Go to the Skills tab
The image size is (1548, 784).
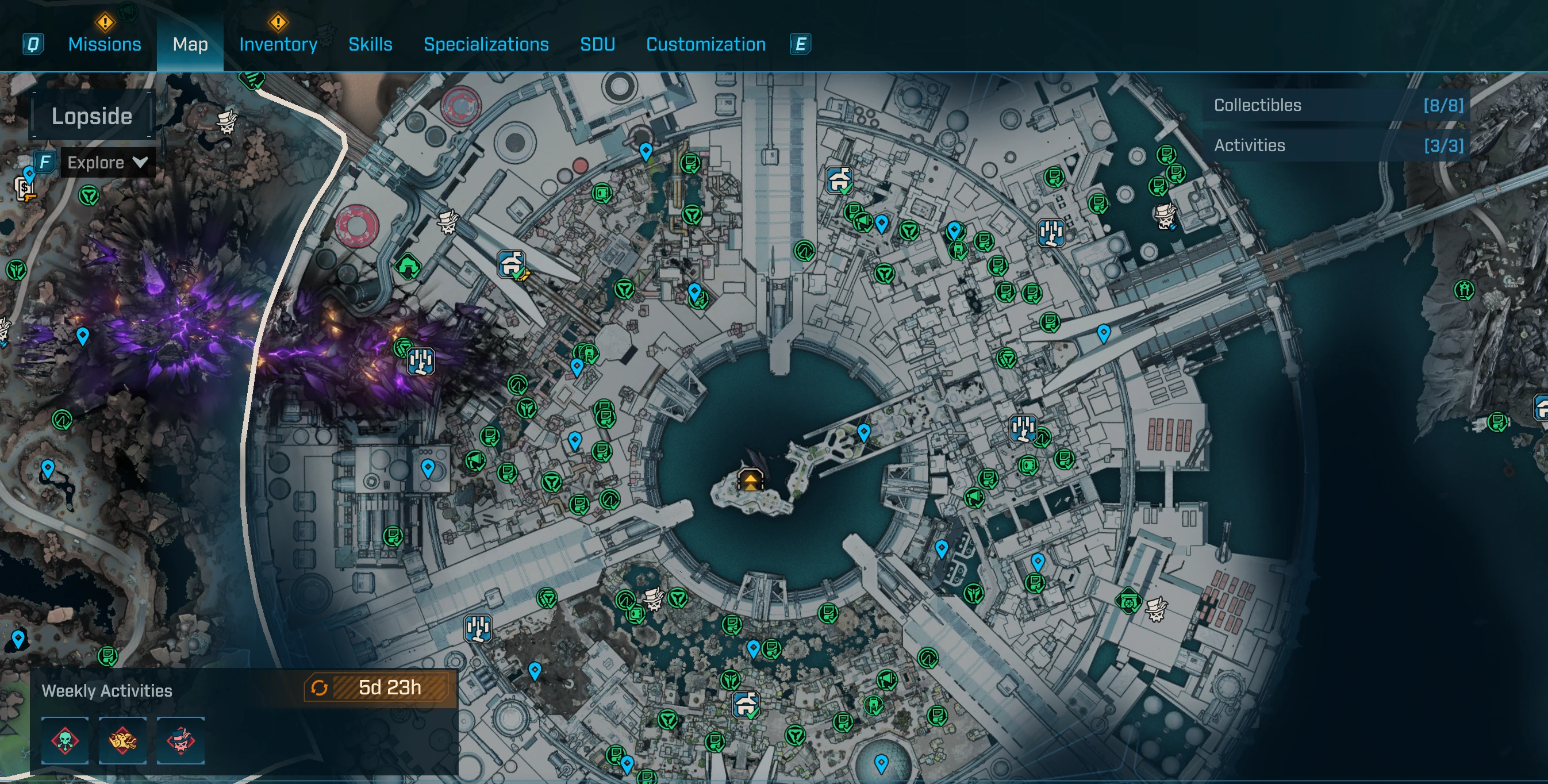(x=370, y=44)
